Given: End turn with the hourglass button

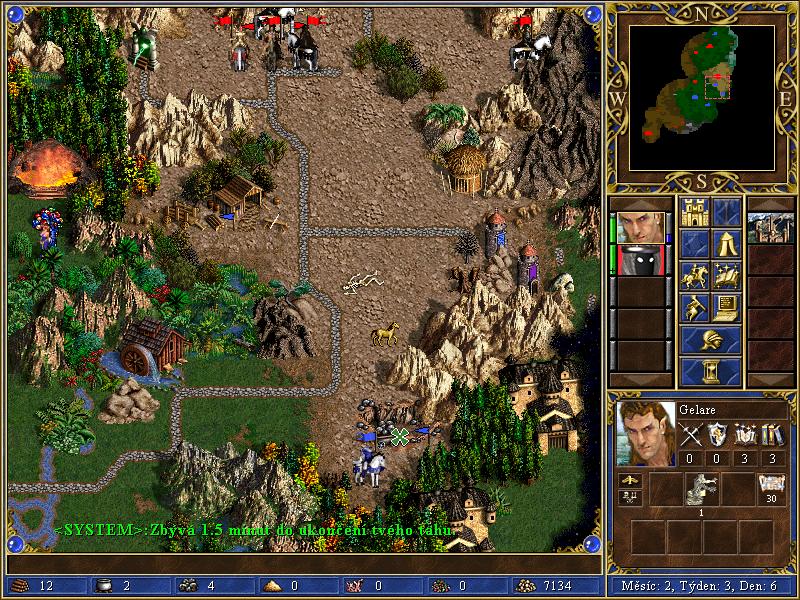Looking at the screenshot, I should (710, 371).
